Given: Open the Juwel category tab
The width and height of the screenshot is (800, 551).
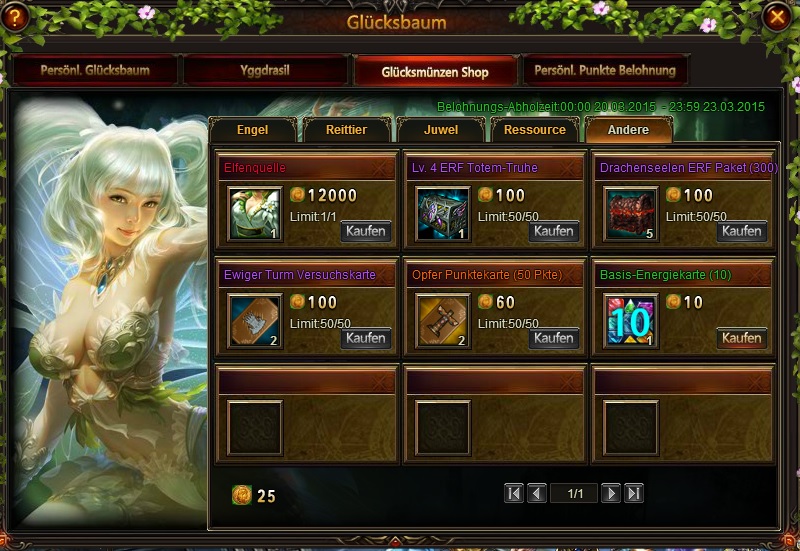Looking at the screenshot, I should pyautogui.click(x=440, y=130).
